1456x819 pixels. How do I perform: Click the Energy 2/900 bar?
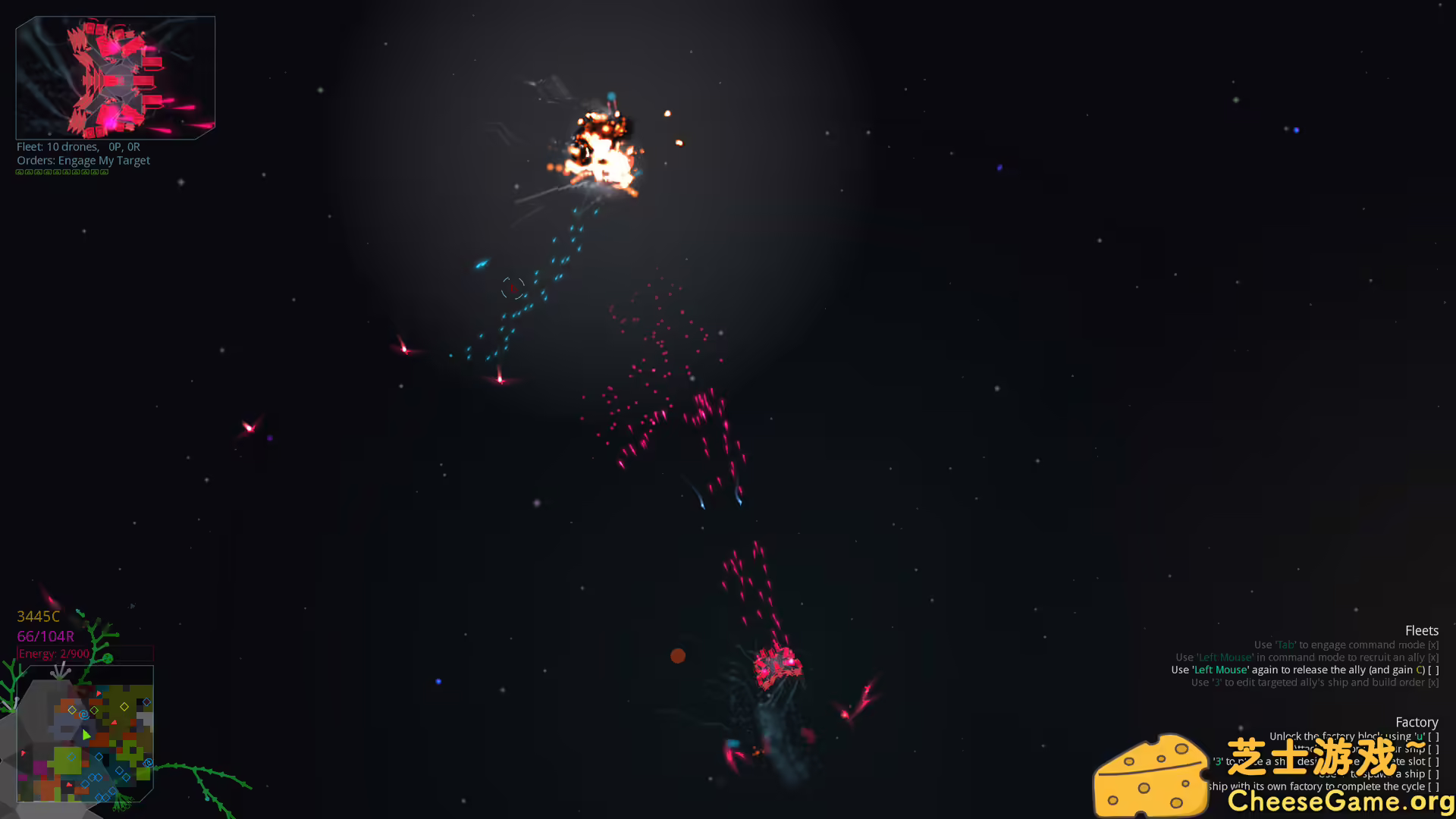coord(53,652)
